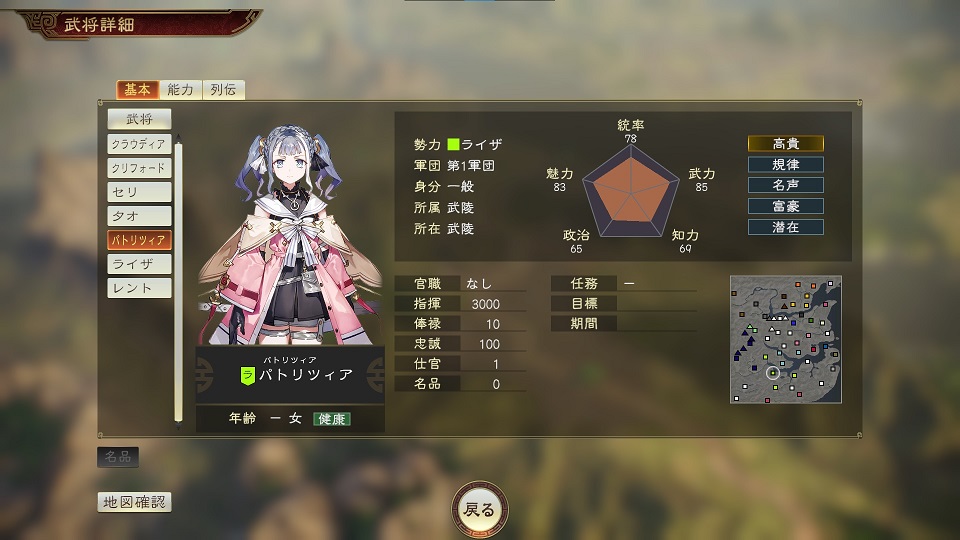Choose the 富豪 trait
The height and width of the screenshot is (540, 960).
click(786, 206)
